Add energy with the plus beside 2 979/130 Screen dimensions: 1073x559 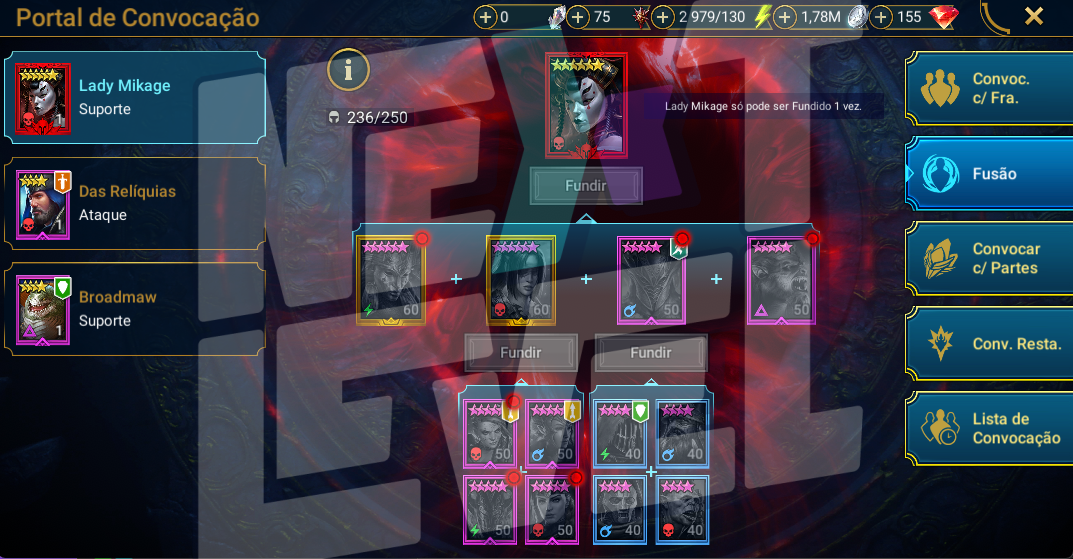pyautogui.click(x=663, y=17)
